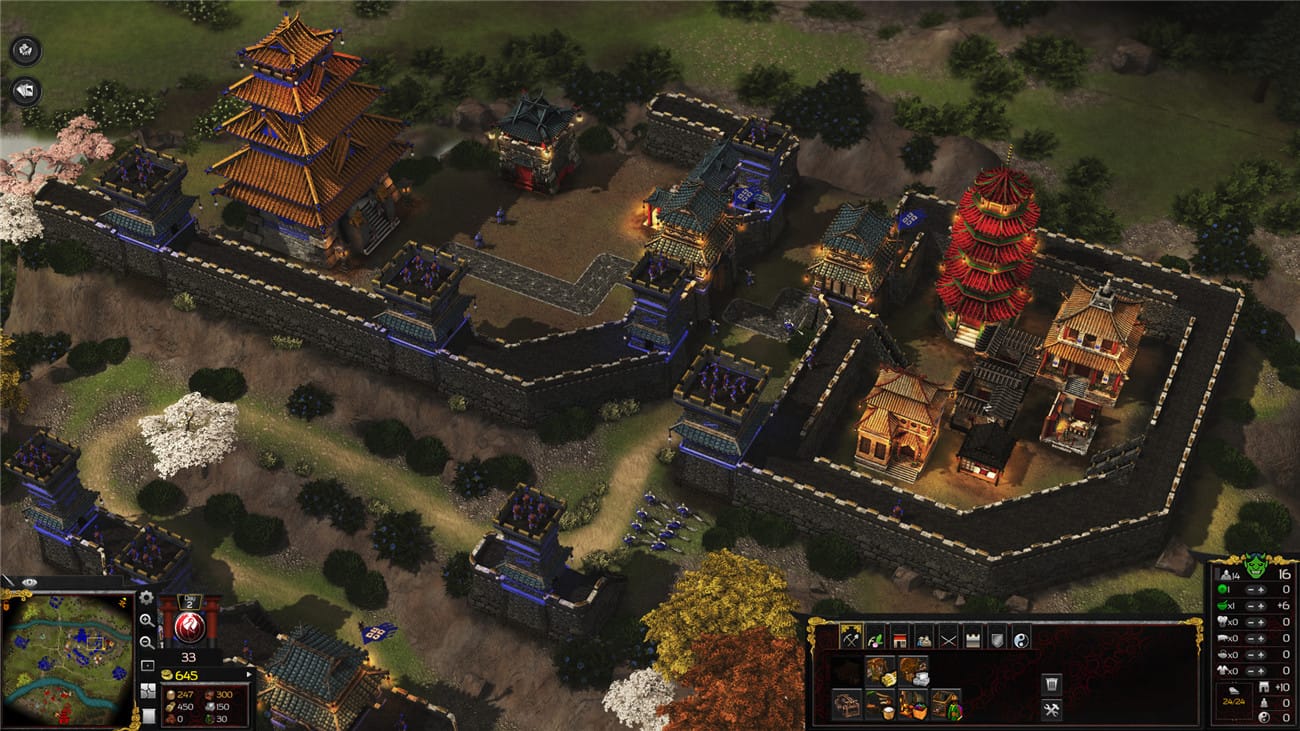Click the repair tools icon

(x=1052, y=710)
